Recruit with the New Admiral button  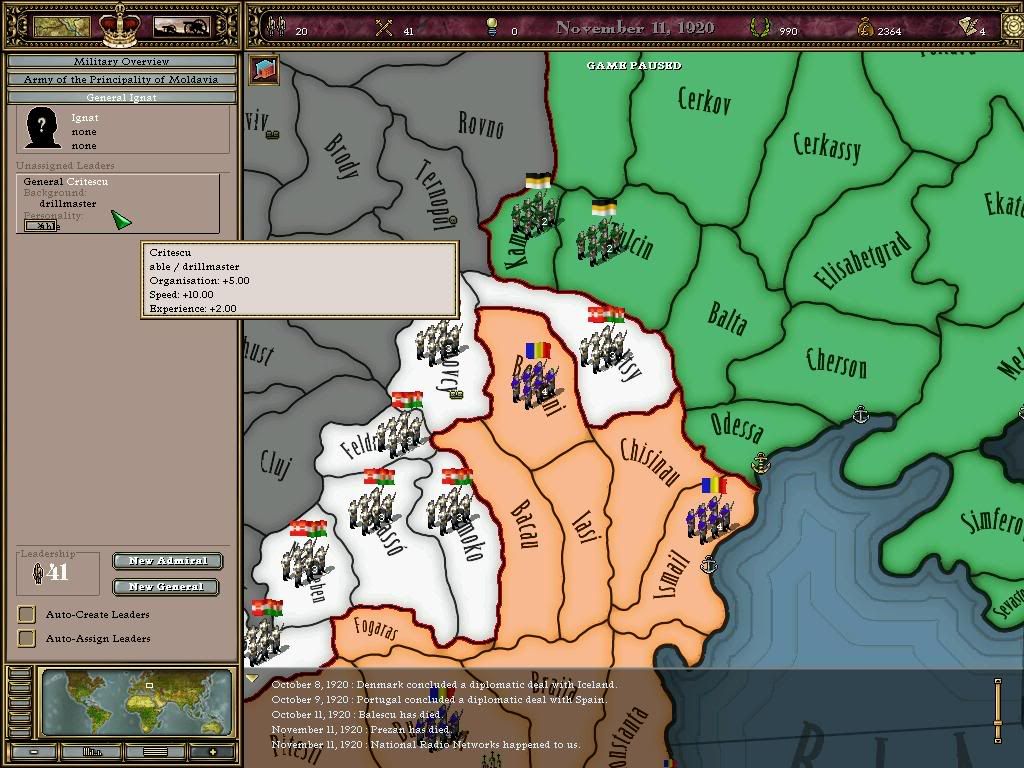coord(167,561)
